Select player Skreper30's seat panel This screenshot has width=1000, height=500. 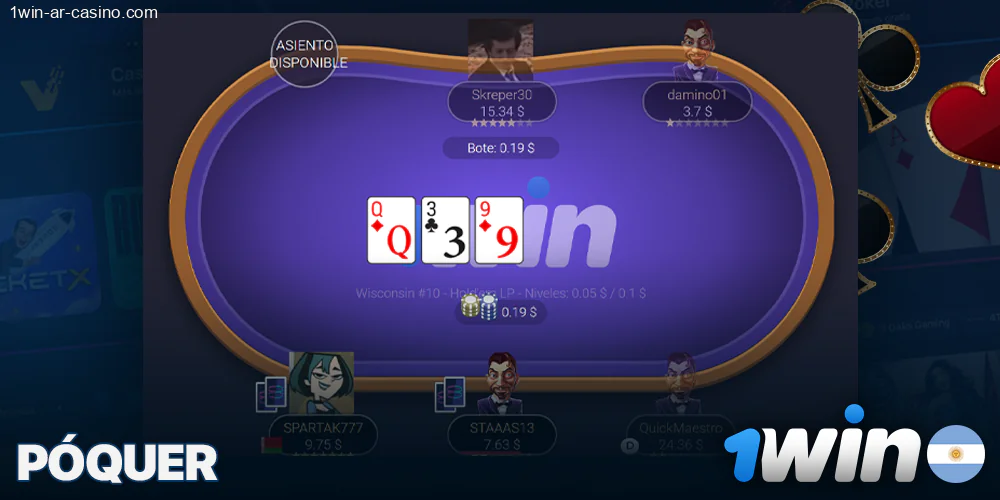[x=502, y=102]
